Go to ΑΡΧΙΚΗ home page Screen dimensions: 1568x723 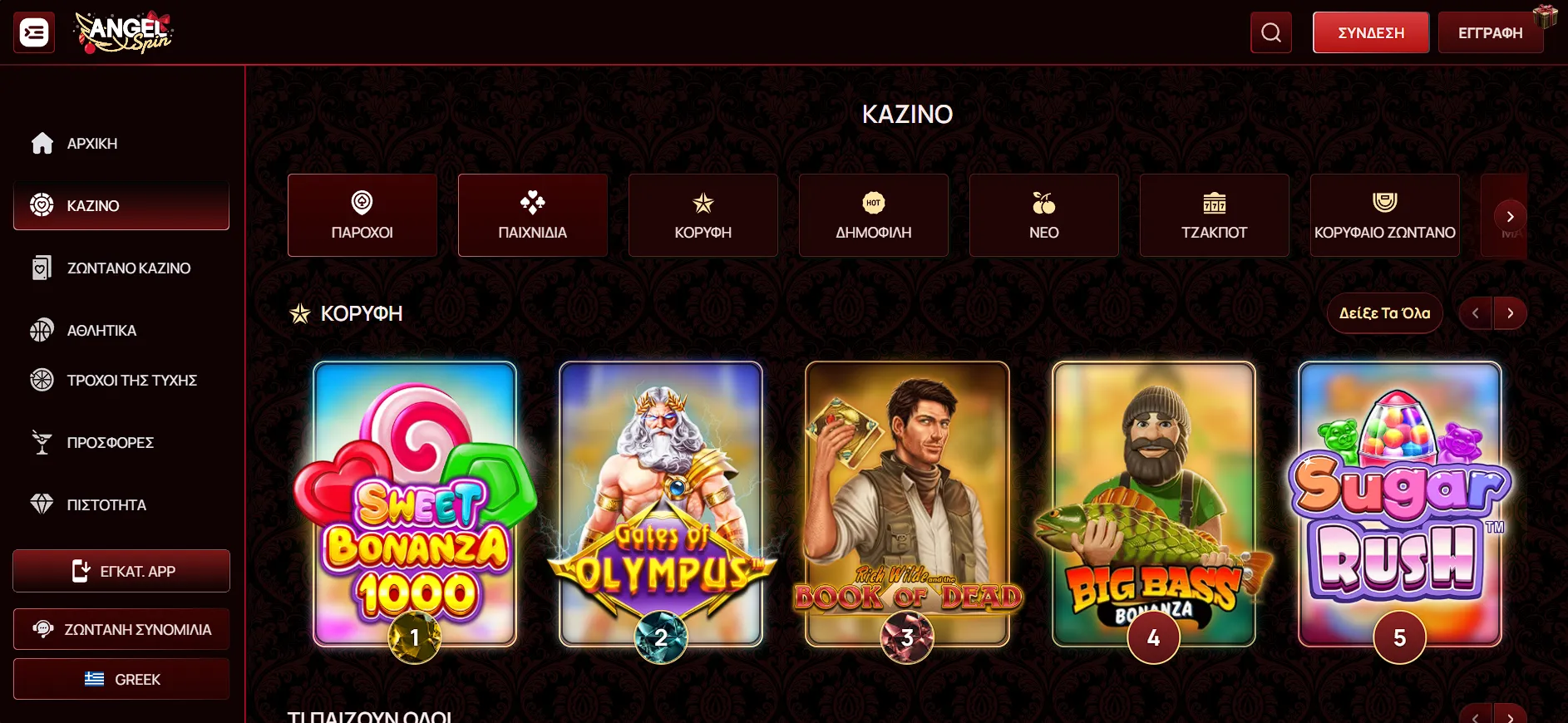(91, 144)
